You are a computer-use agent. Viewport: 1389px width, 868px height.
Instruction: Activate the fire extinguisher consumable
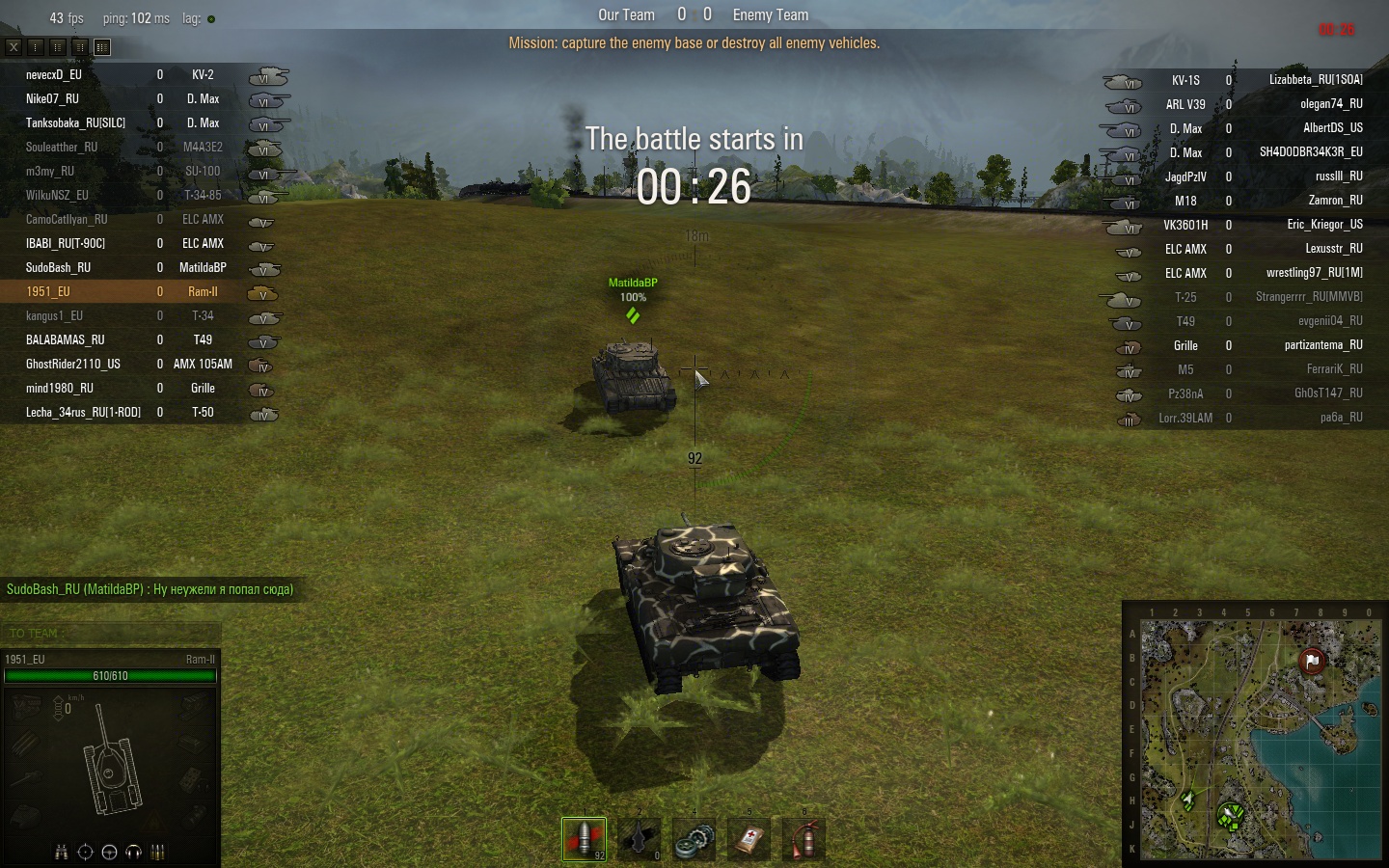click(803, 839)
